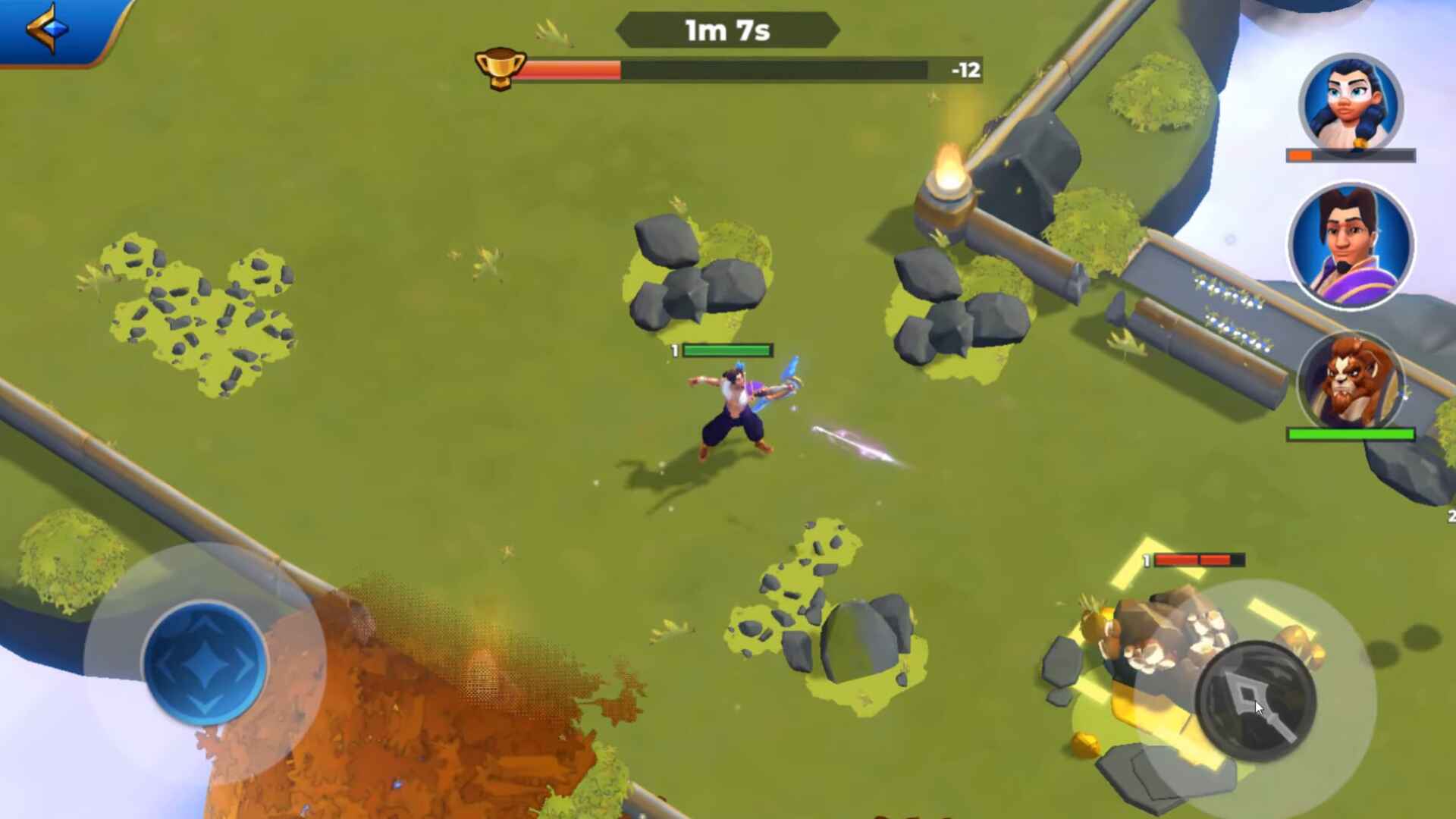Select the Beast hero portrait

point(1350,383)
